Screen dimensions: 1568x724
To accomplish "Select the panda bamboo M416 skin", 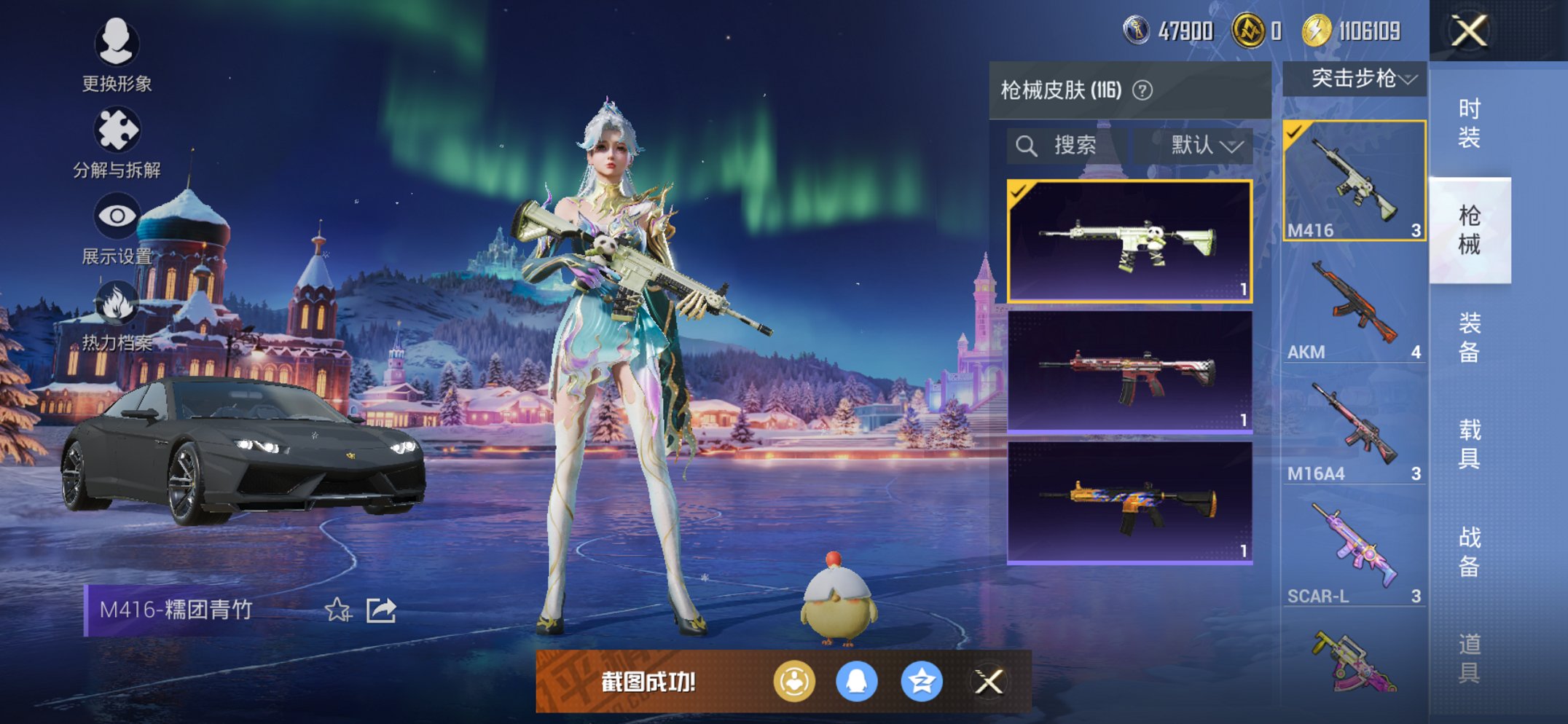I will click(x=1129, y=241).
